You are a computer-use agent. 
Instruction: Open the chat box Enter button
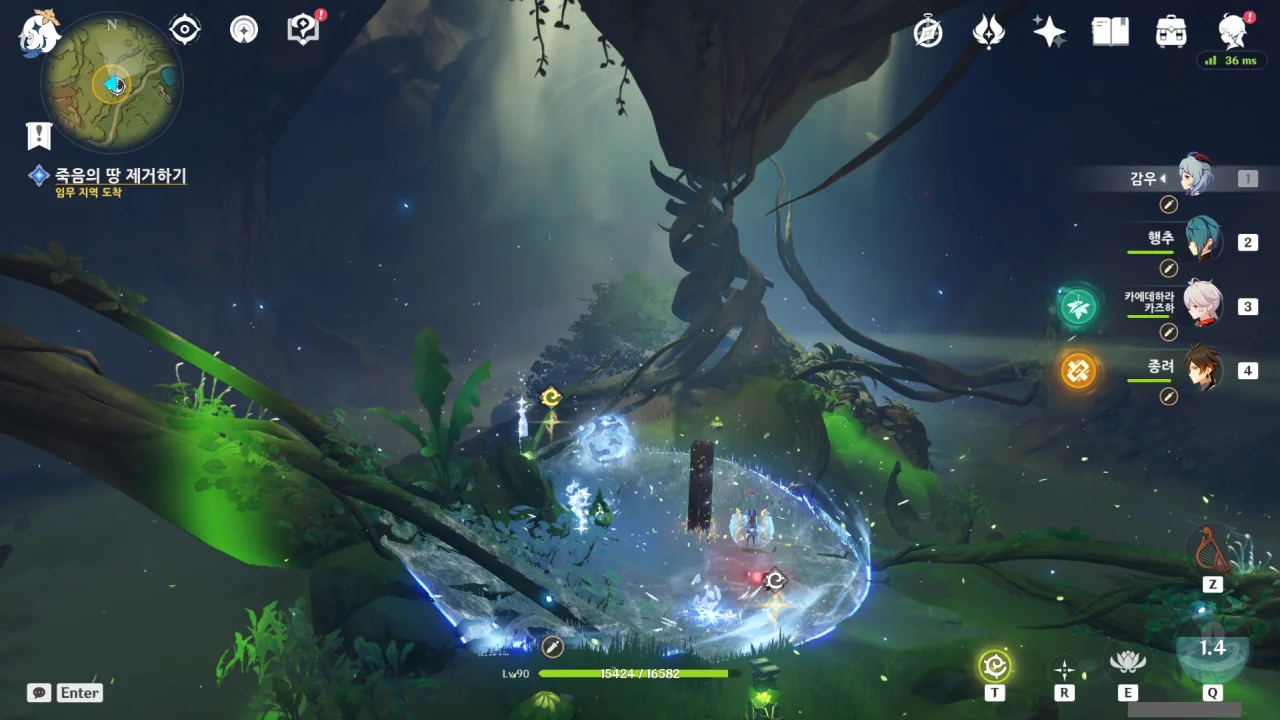click(67, 692)
